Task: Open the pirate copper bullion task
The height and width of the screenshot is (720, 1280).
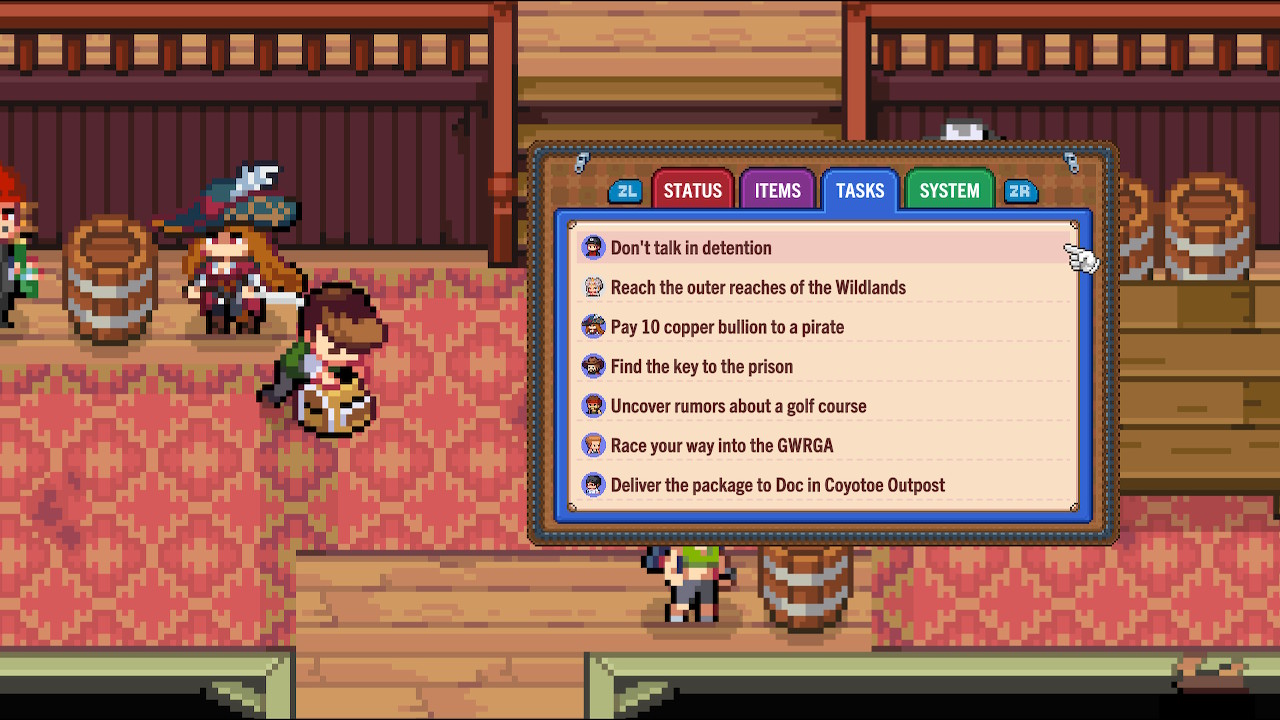Action: pyautogui.click(x=727, y=327)
